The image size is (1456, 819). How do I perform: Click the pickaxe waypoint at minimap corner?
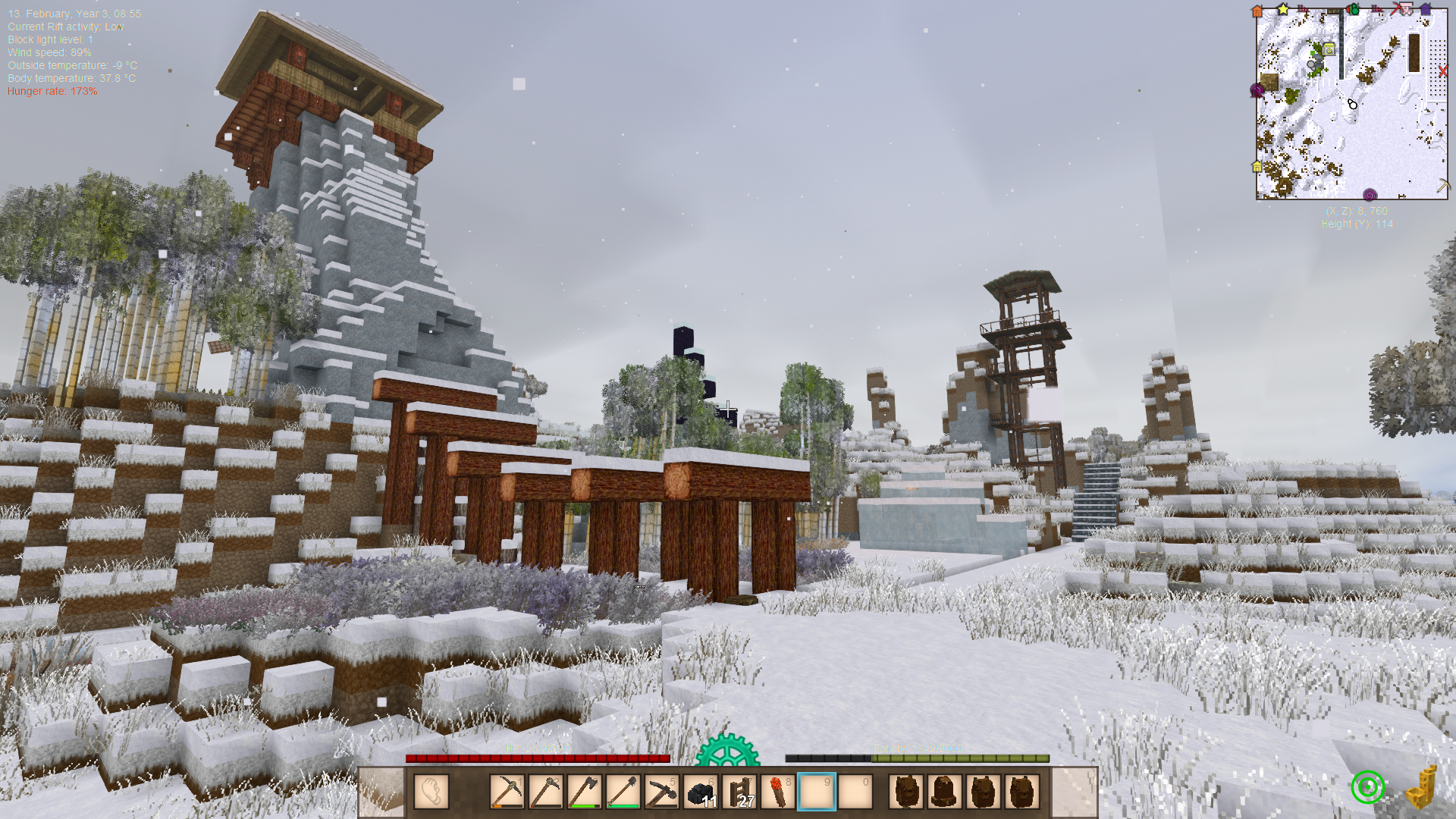pyautogui.click(x=1442, y=185)
